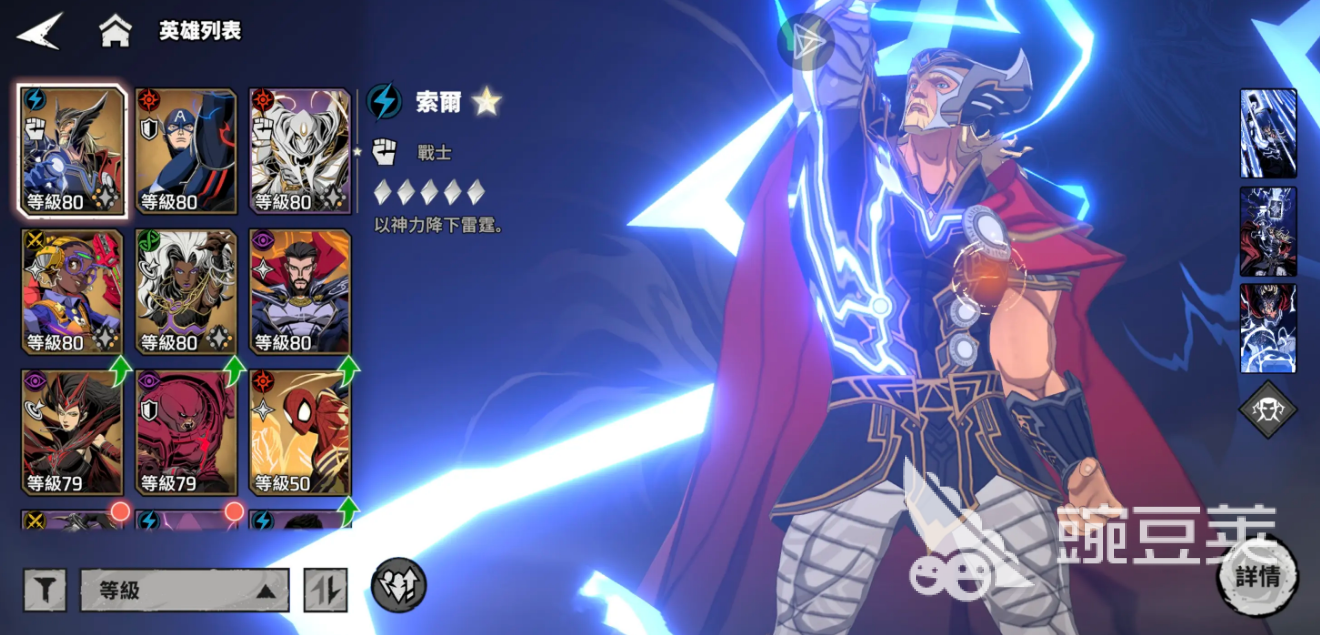Select the Thor hero card
Viewport: 1320px width, 635px height.
tap(73, 151)
